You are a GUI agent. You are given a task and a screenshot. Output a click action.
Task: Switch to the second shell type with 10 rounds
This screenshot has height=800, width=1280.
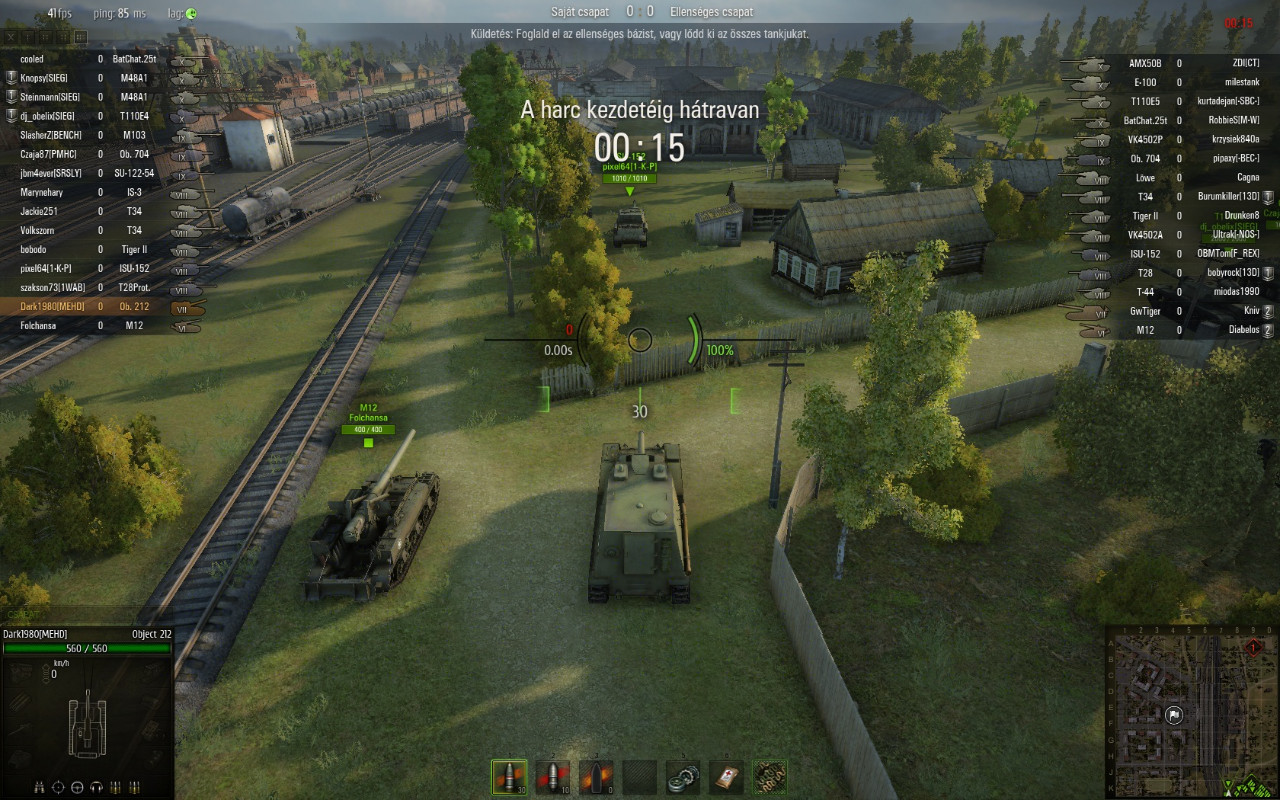[x=552, y=777]
